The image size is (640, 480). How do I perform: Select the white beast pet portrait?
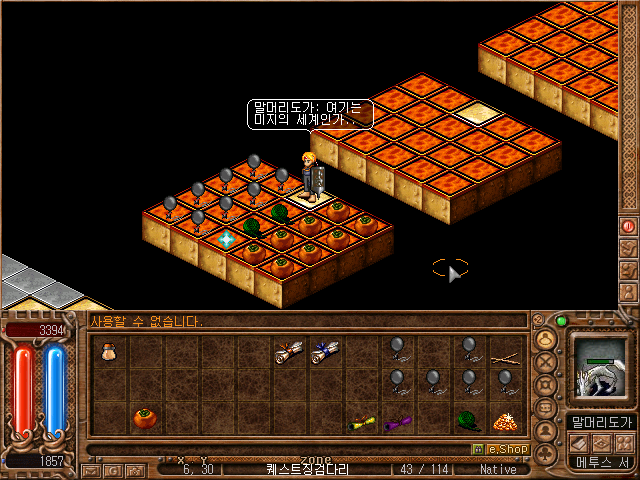(x=602, y=367)
